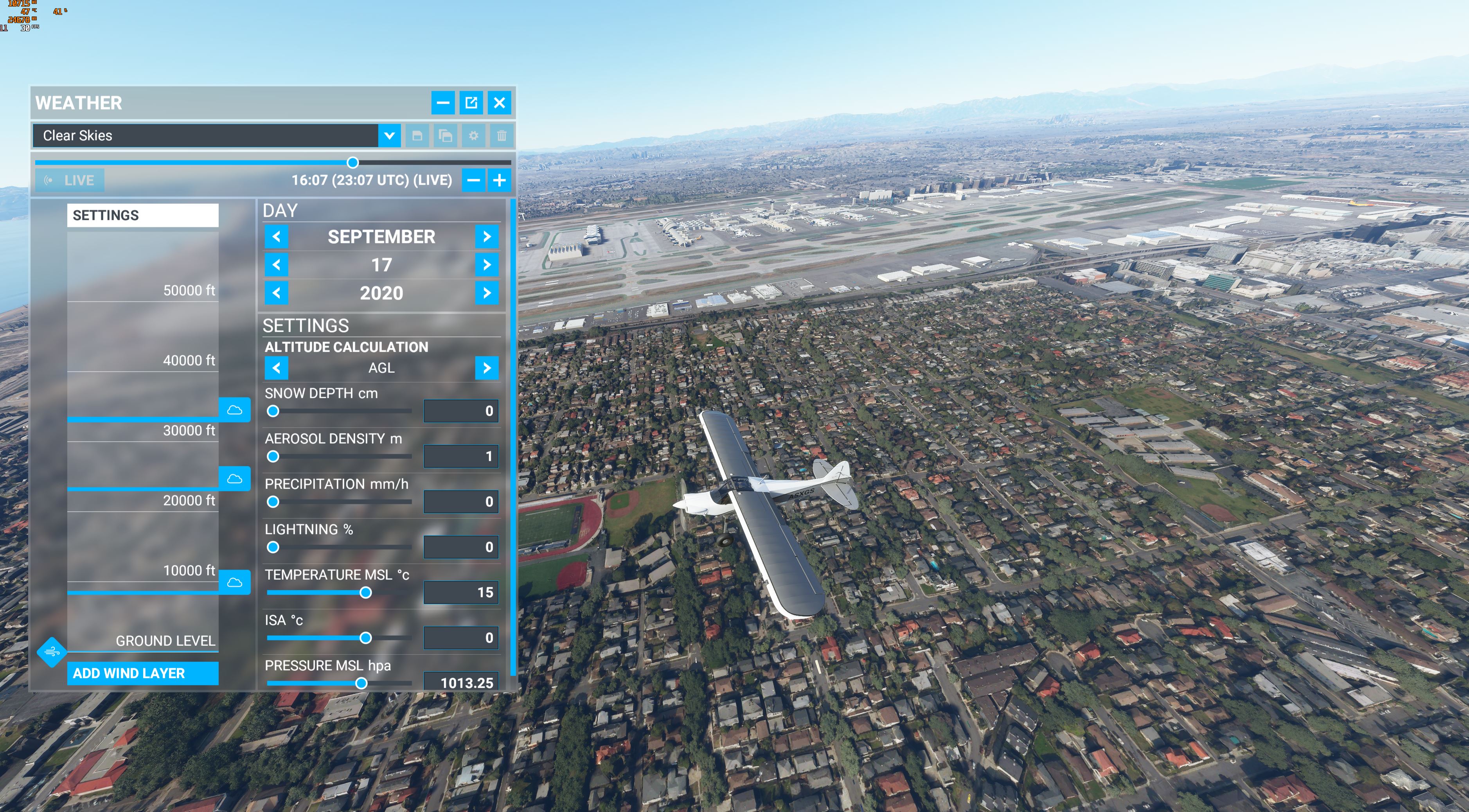Screen dimensions: 1469x812
Task: Click the Lightning percentage slider handle
Action: 273,548
